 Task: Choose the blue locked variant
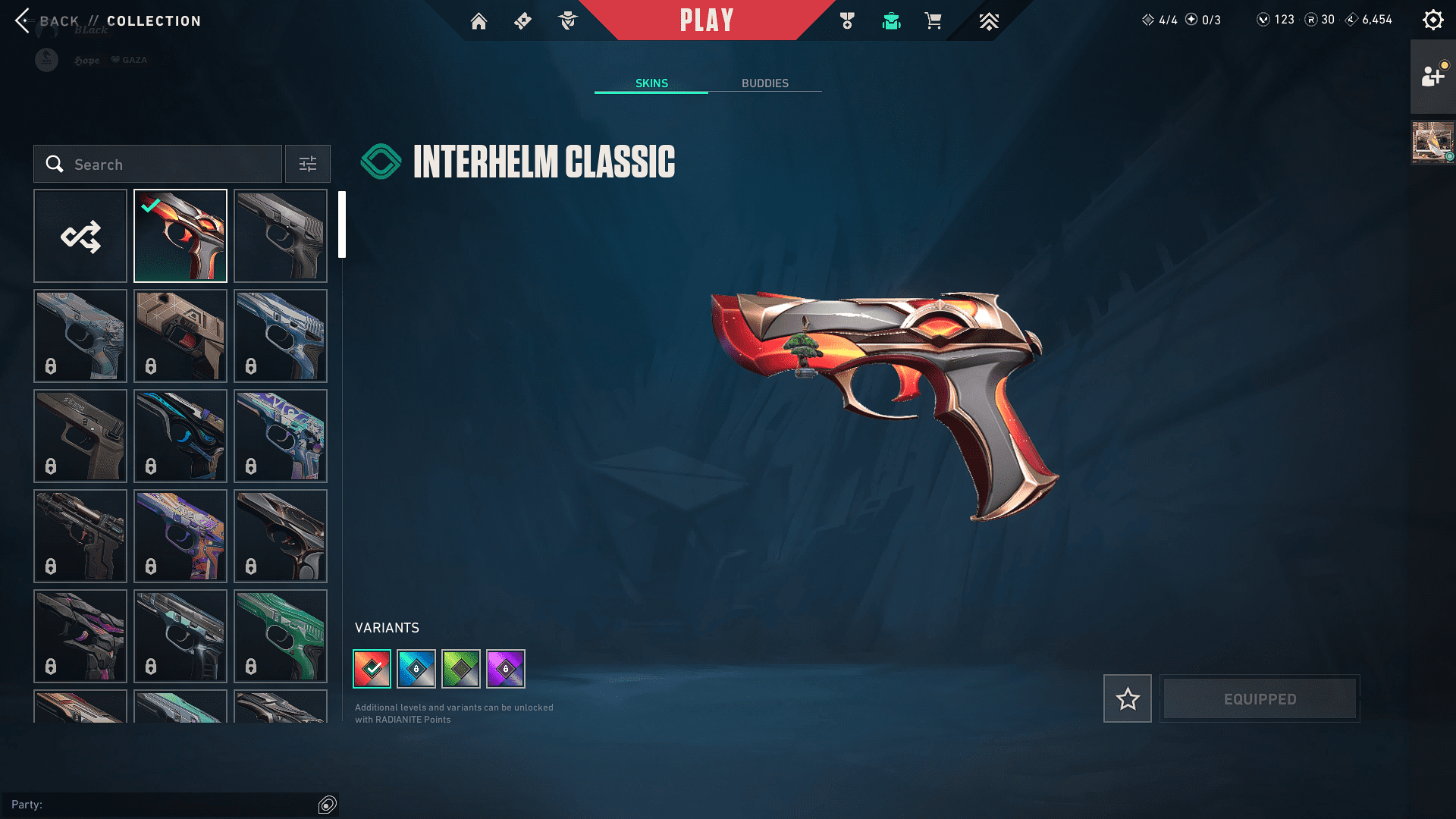click(416, 669)
